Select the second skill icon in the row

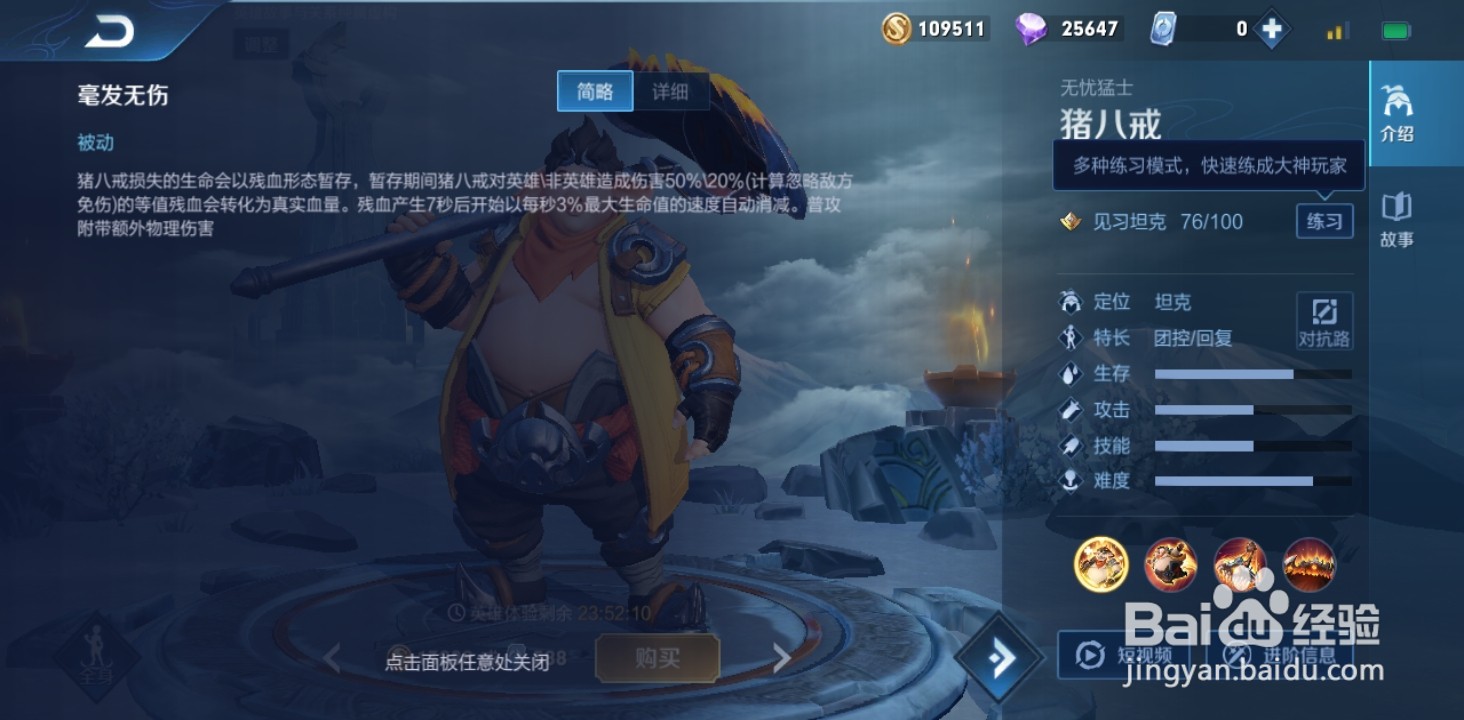point(1169,564)
